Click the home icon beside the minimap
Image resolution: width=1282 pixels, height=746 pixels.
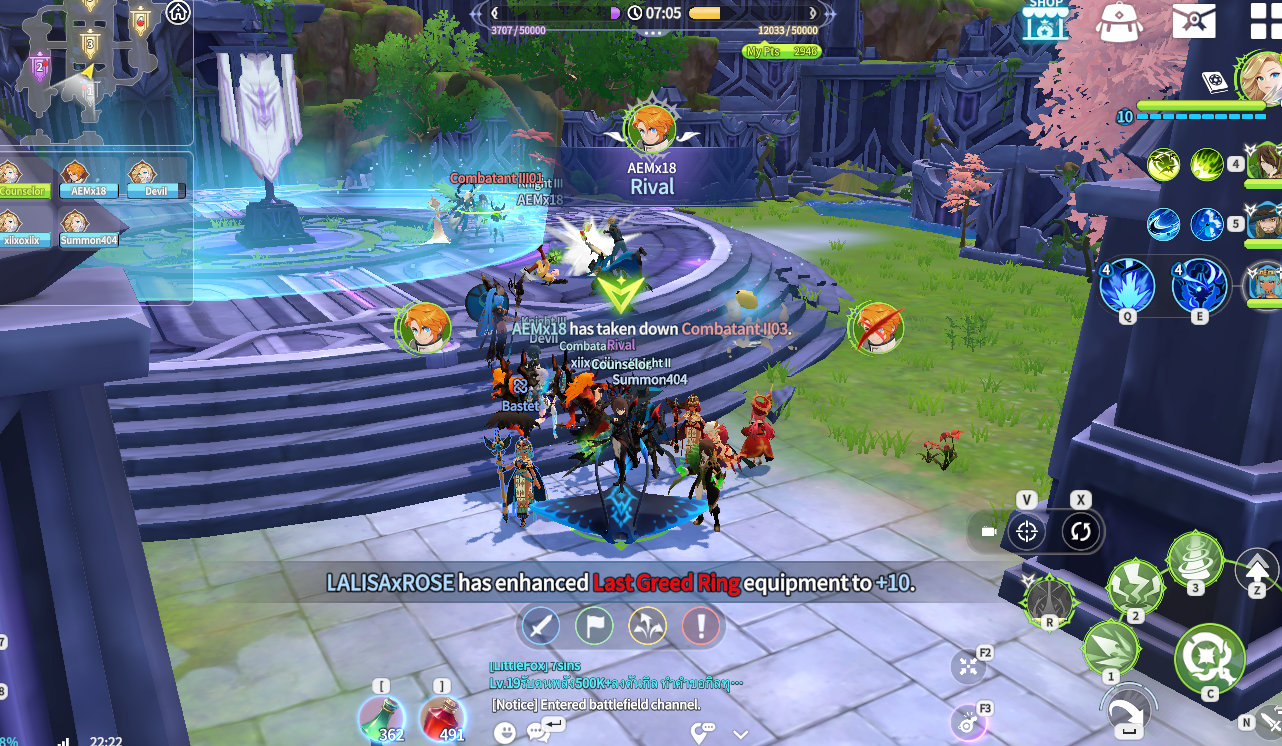point(178,13)
